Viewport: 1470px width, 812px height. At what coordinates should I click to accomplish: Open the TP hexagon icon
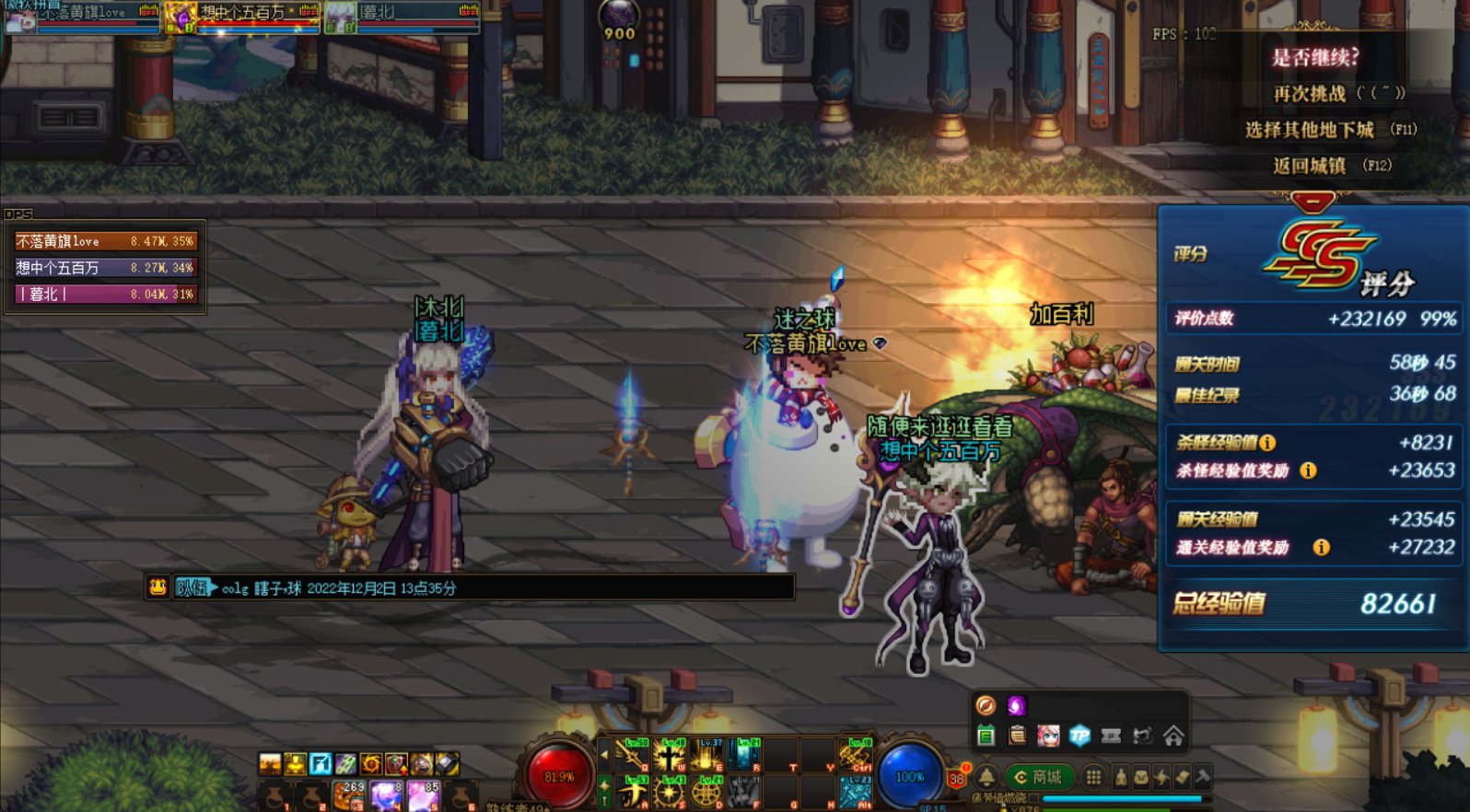click(1079, 736)
